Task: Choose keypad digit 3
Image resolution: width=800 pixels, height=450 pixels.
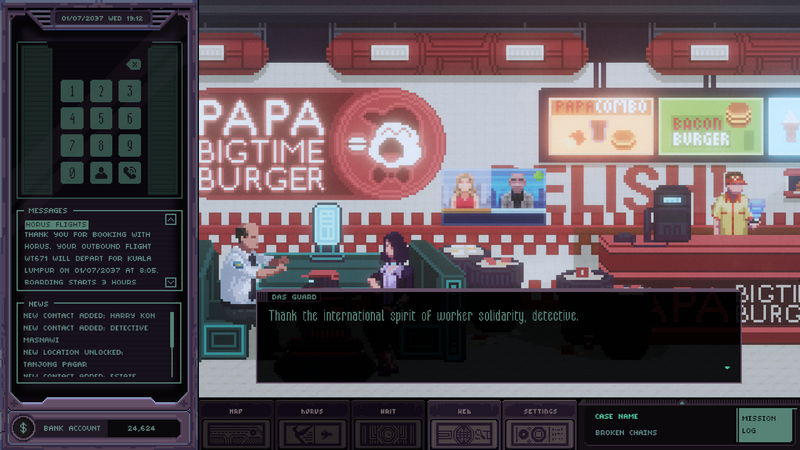Action: [129, 92]
